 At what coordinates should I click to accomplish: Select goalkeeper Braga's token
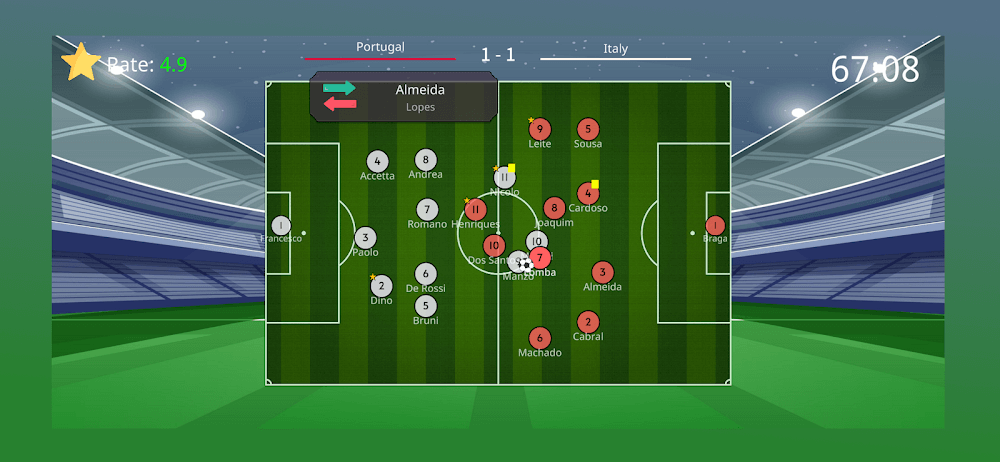(715, 226)
